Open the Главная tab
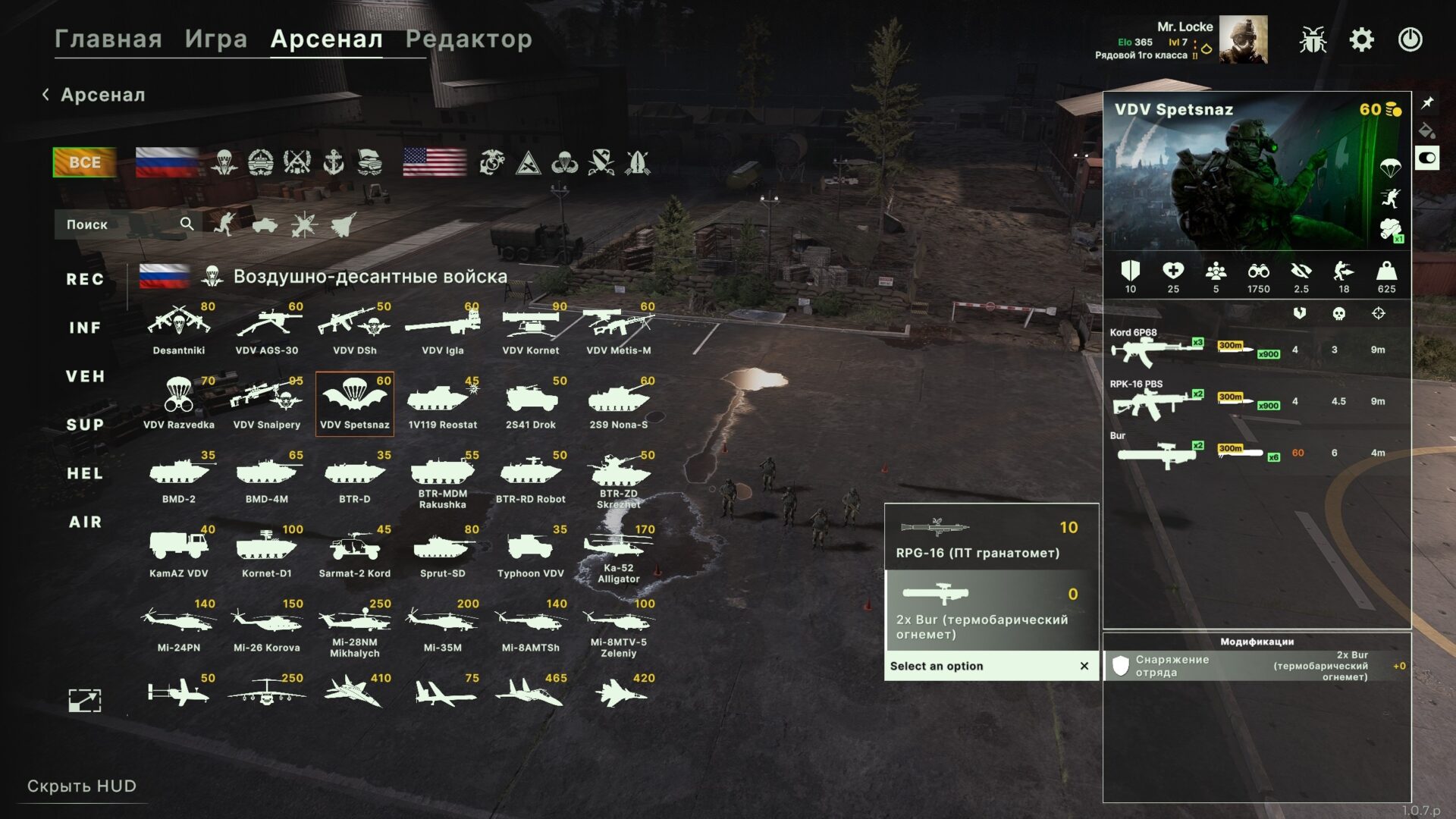This screenshot has height=819, width=1456. tap(108, 39)
